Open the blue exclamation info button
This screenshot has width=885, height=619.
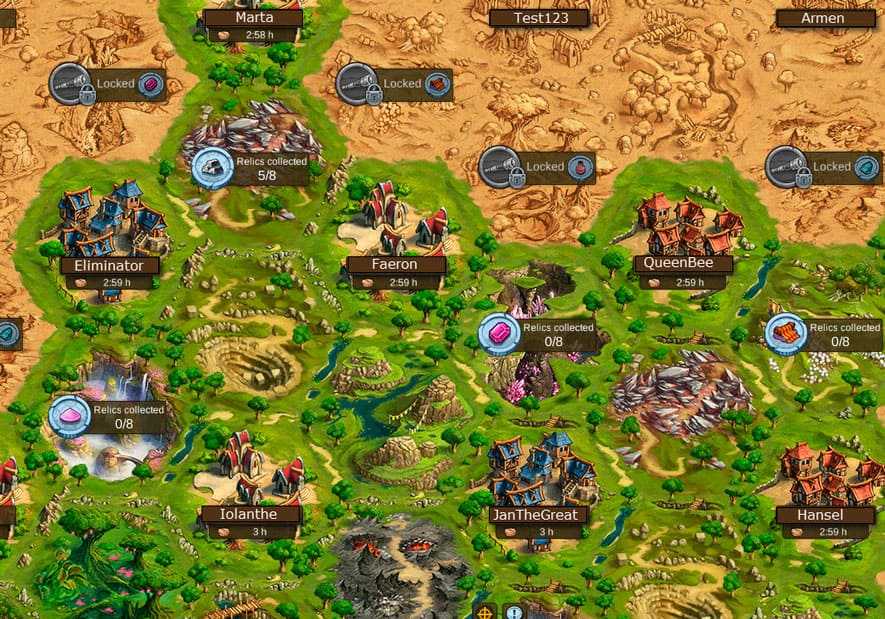pyautogui.click(x=514, y=611)
